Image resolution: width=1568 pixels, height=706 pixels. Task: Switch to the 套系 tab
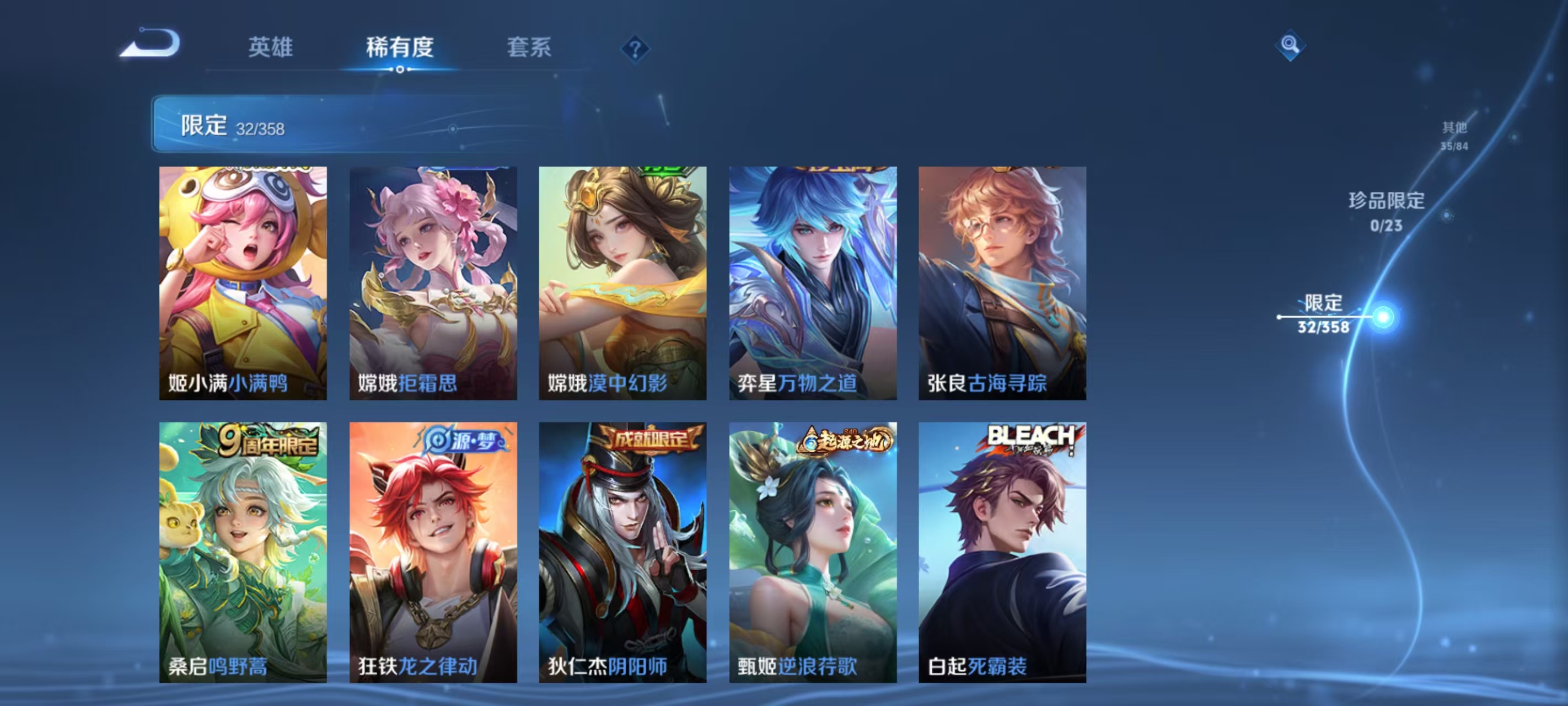pyautogui.click(x=529, y=48)
